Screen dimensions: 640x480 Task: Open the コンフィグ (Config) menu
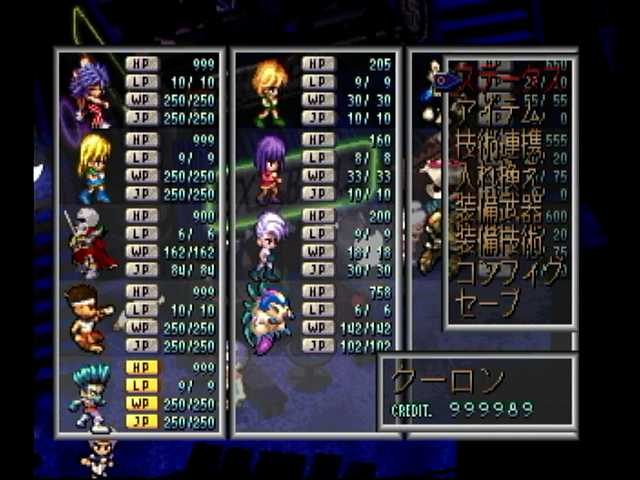505,271
